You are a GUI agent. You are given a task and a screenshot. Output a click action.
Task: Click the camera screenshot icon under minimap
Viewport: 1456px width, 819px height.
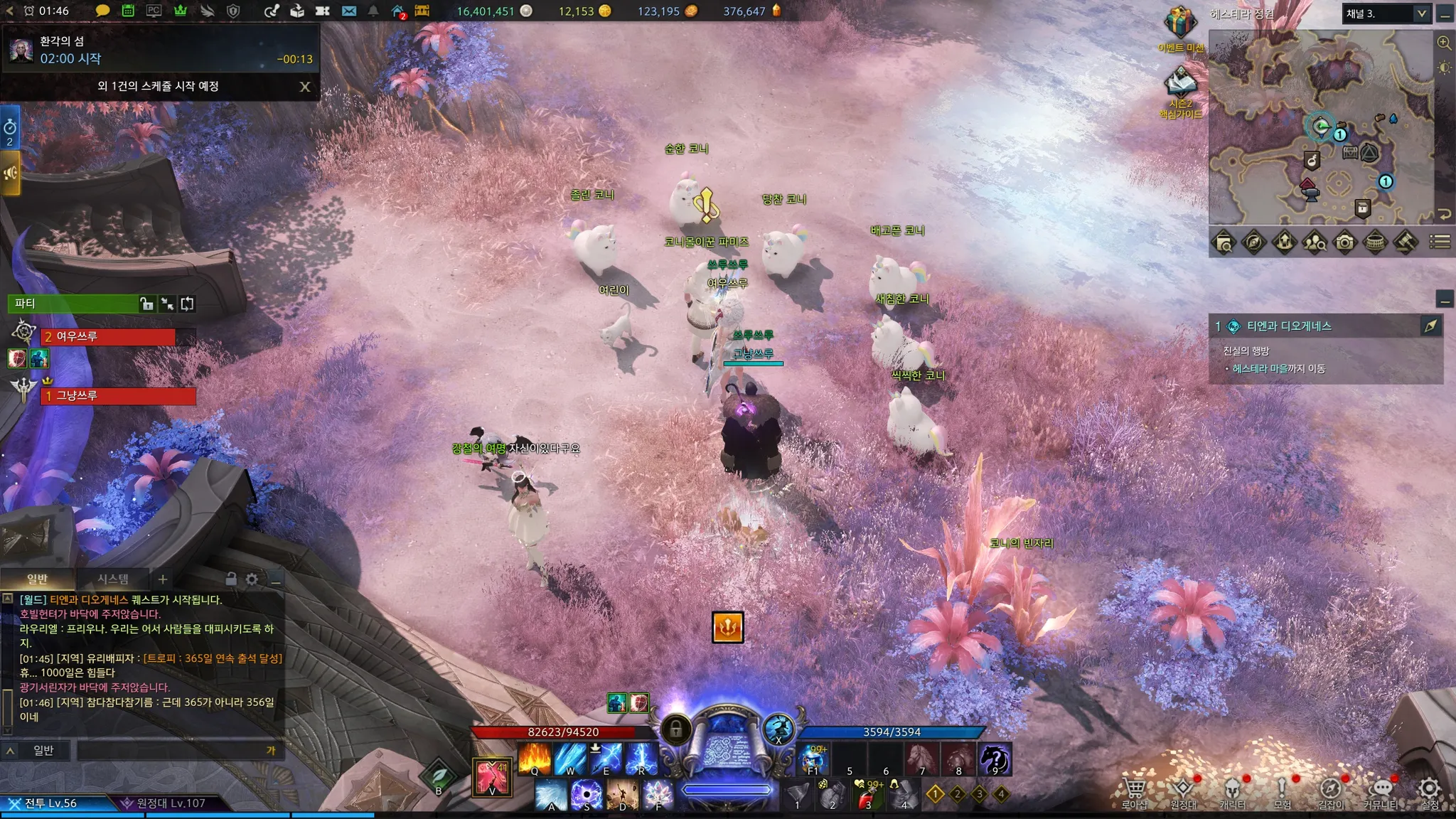pos(1344,242)
